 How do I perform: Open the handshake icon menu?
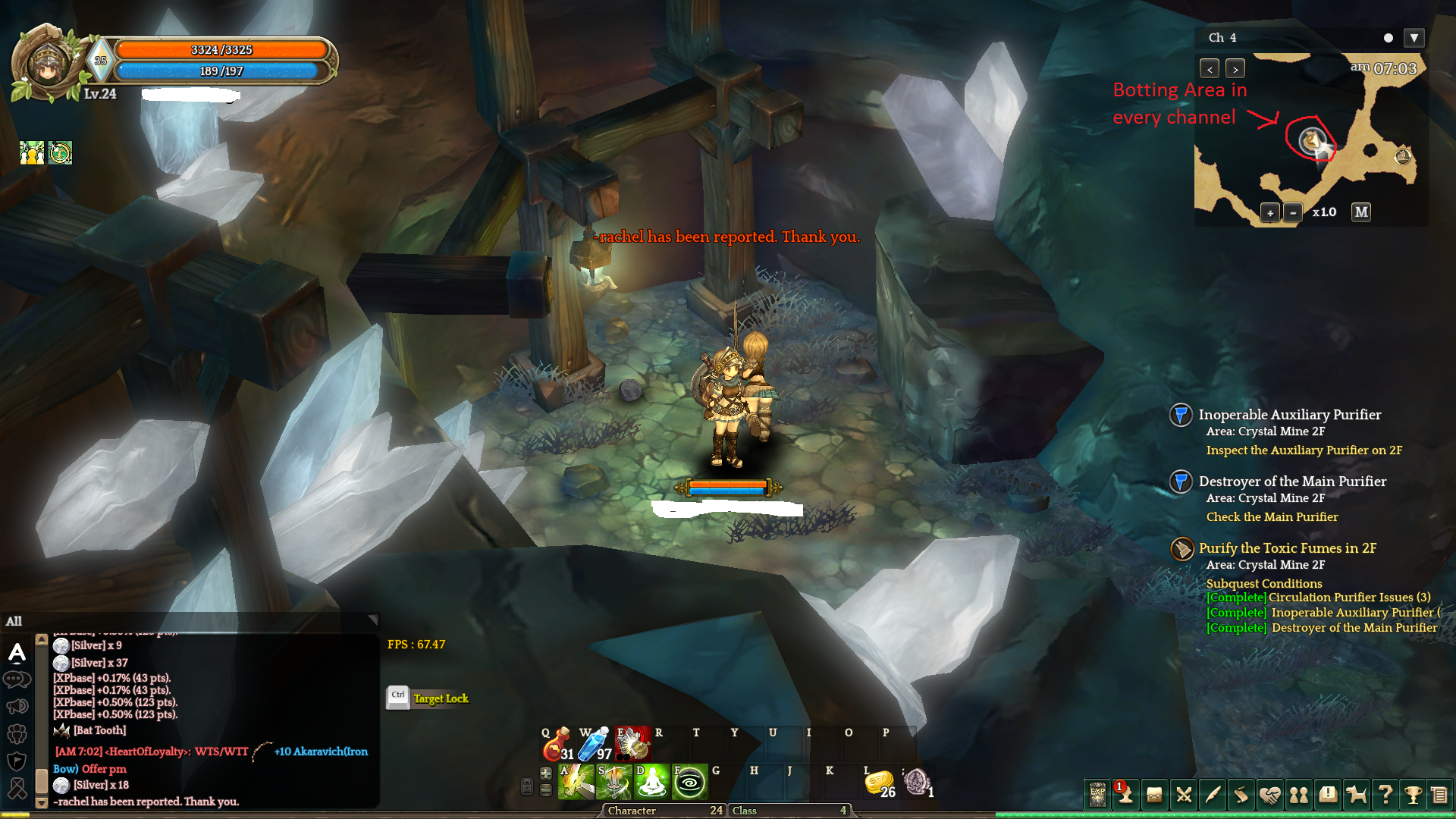click(x=1270, y=795)
